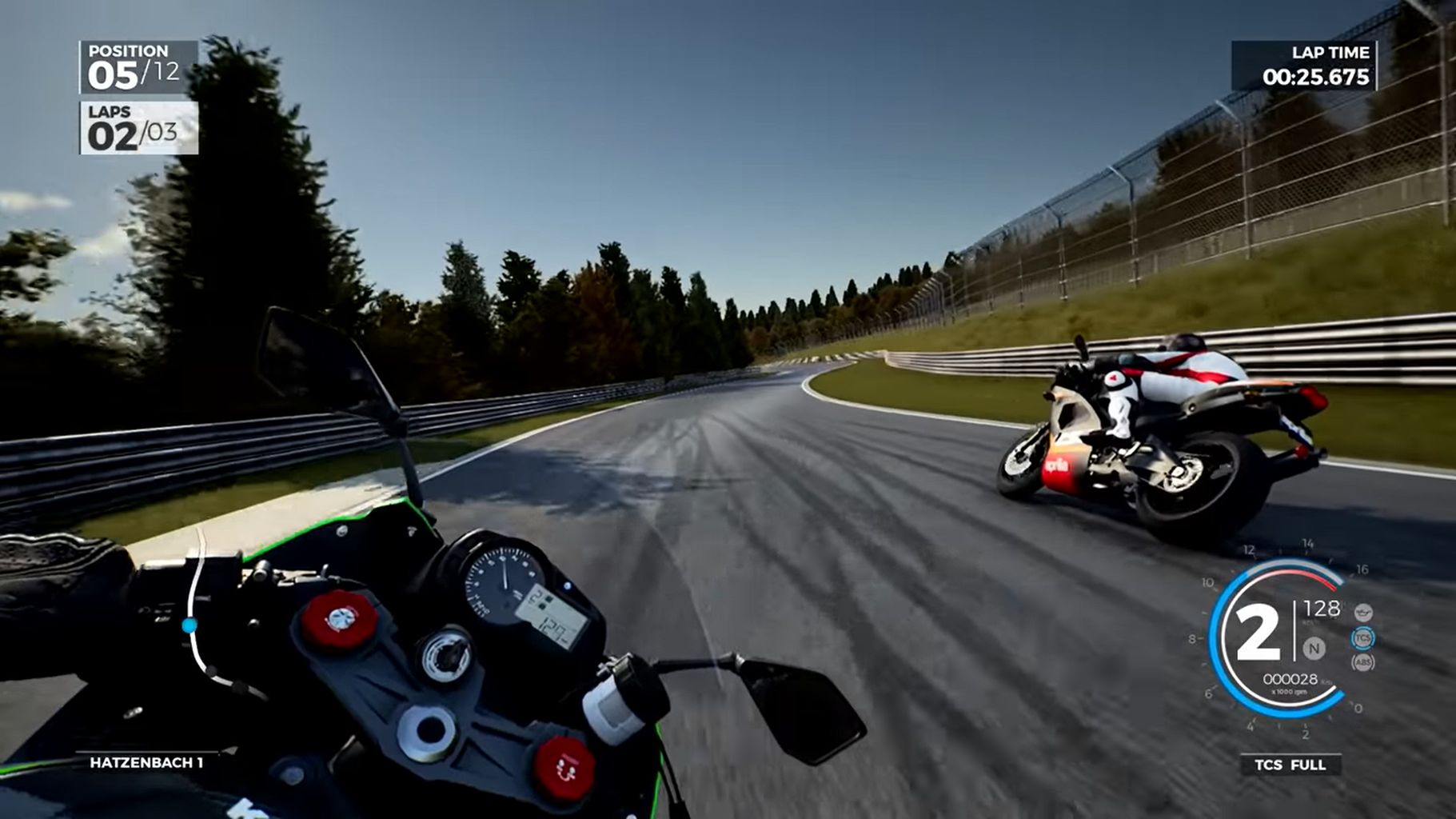Click the blue tachometer arc ring

1213,638
